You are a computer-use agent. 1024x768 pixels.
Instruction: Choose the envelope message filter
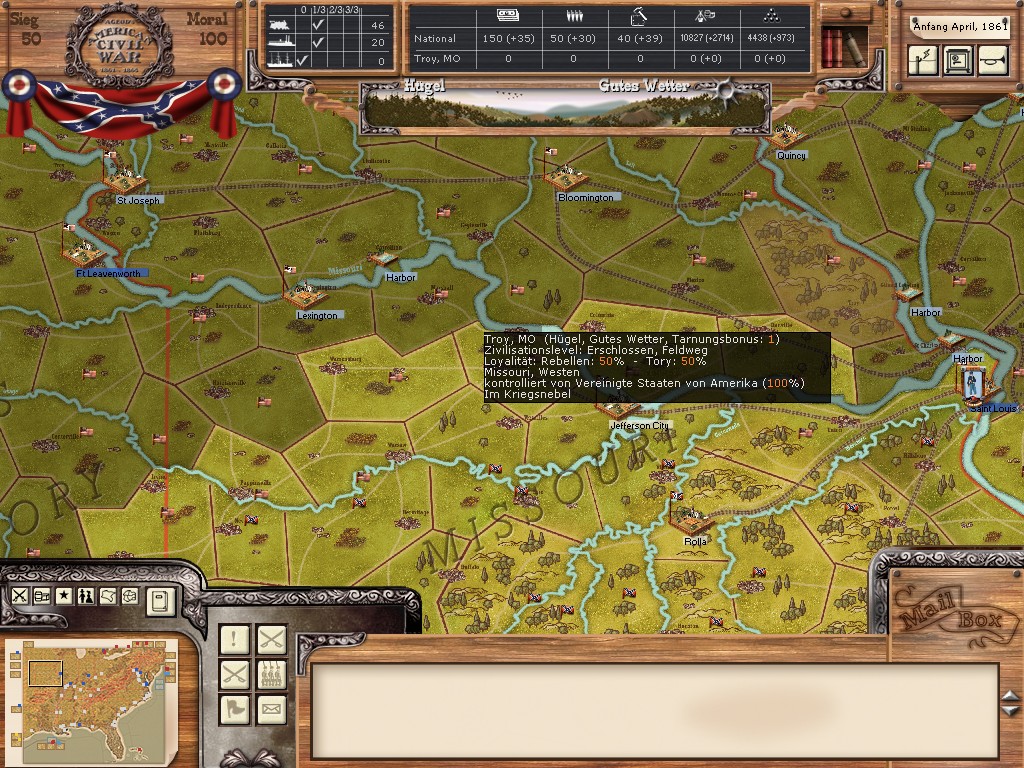(271, 709)
